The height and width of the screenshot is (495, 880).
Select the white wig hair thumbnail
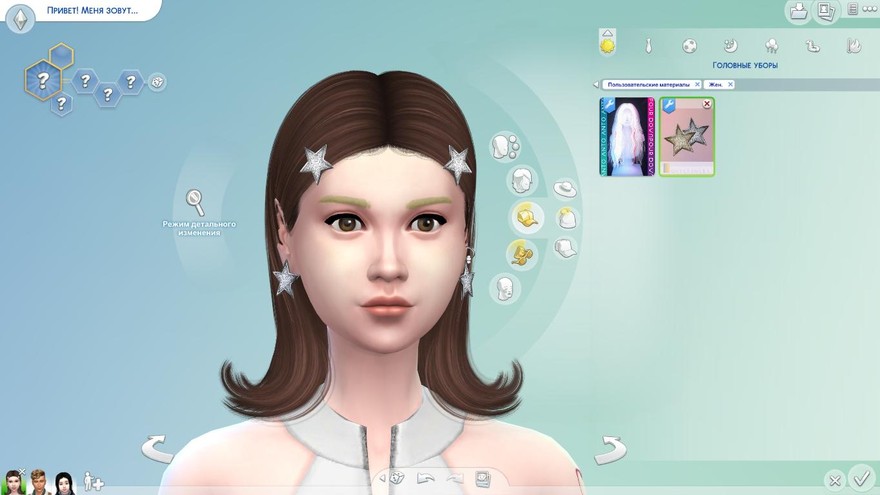[x=627, y=137]
